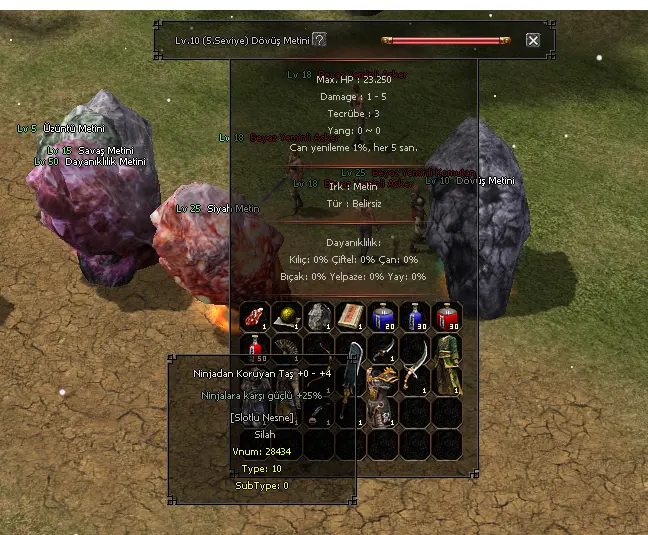The width and height of the screenshot is (648, 535).
Task: Pick the yellow orb item slot
Action: (x=287, y=316)
